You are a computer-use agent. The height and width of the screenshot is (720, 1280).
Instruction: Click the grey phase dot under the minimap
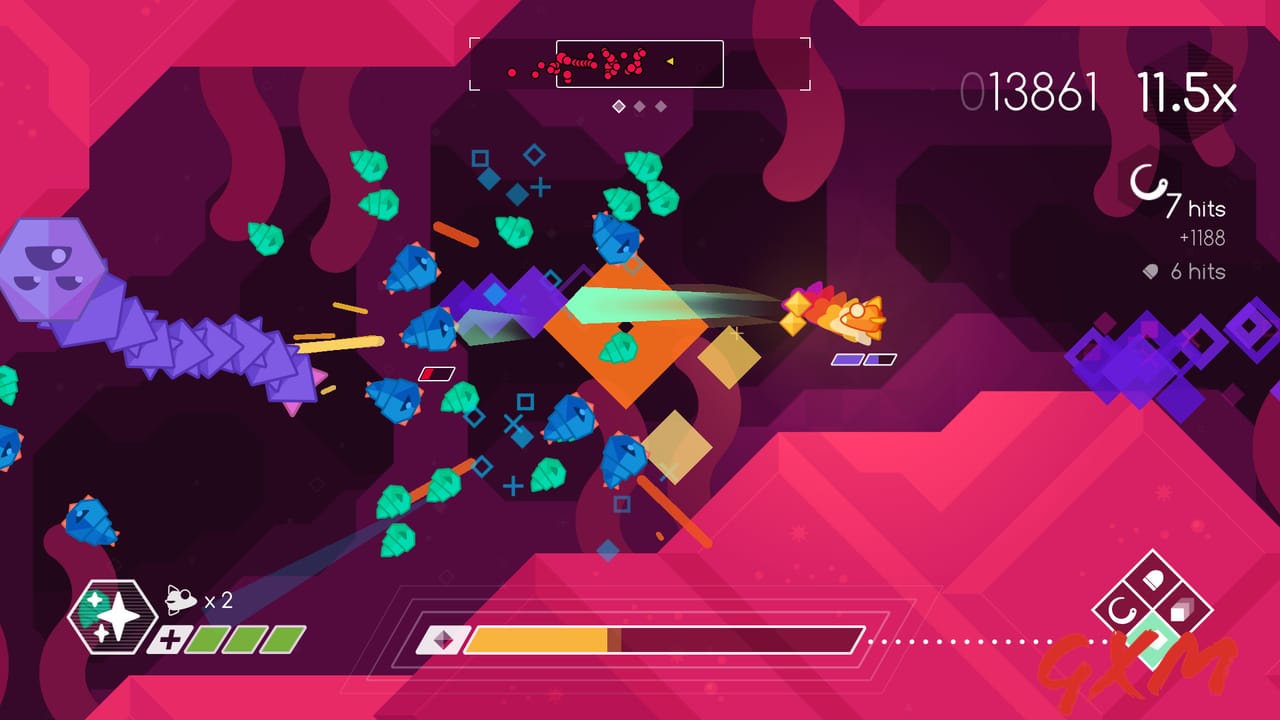pos(639,105)
